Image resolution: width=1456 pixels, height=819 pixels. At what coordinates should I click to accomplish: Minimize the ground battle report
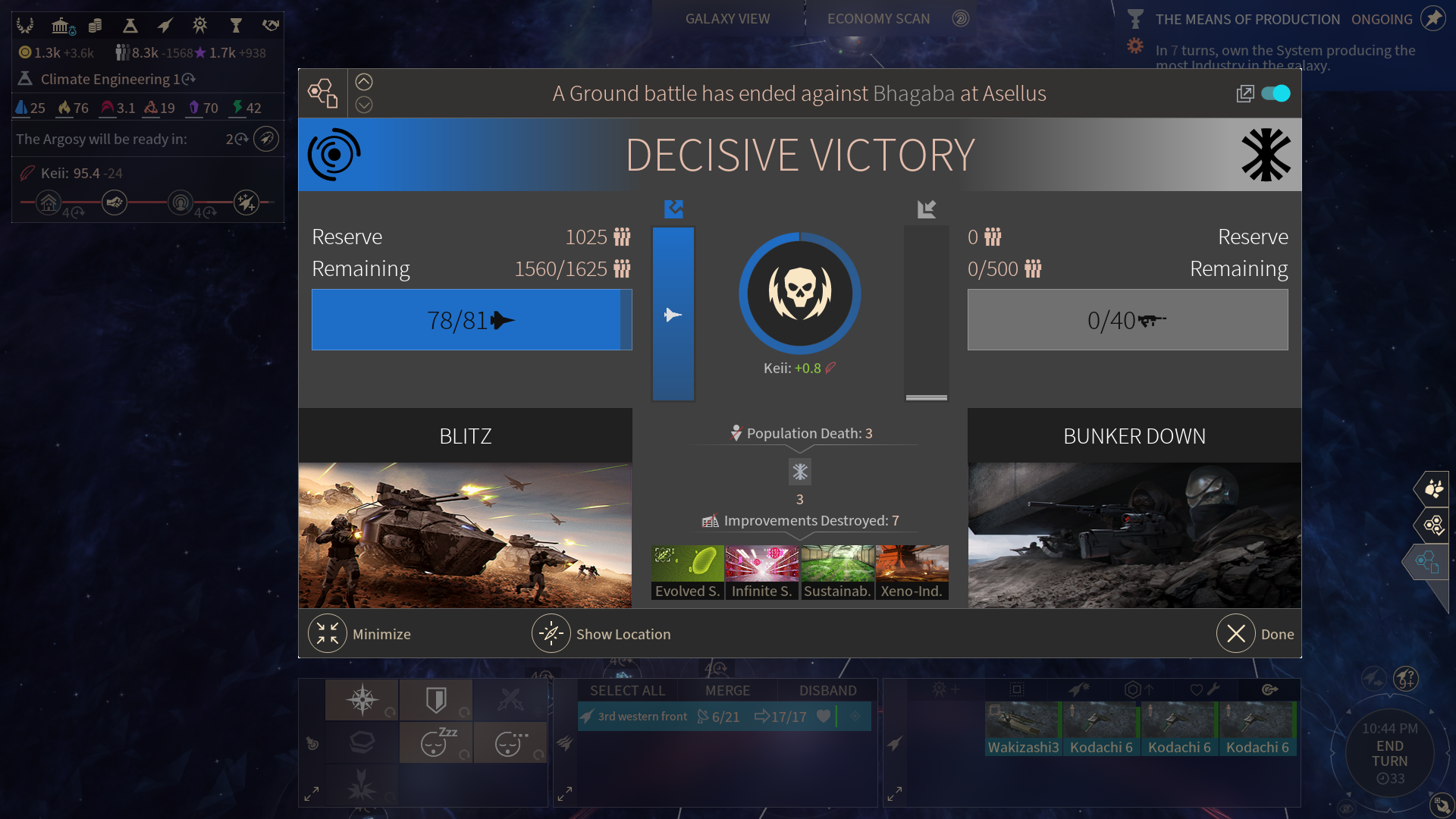328,634
